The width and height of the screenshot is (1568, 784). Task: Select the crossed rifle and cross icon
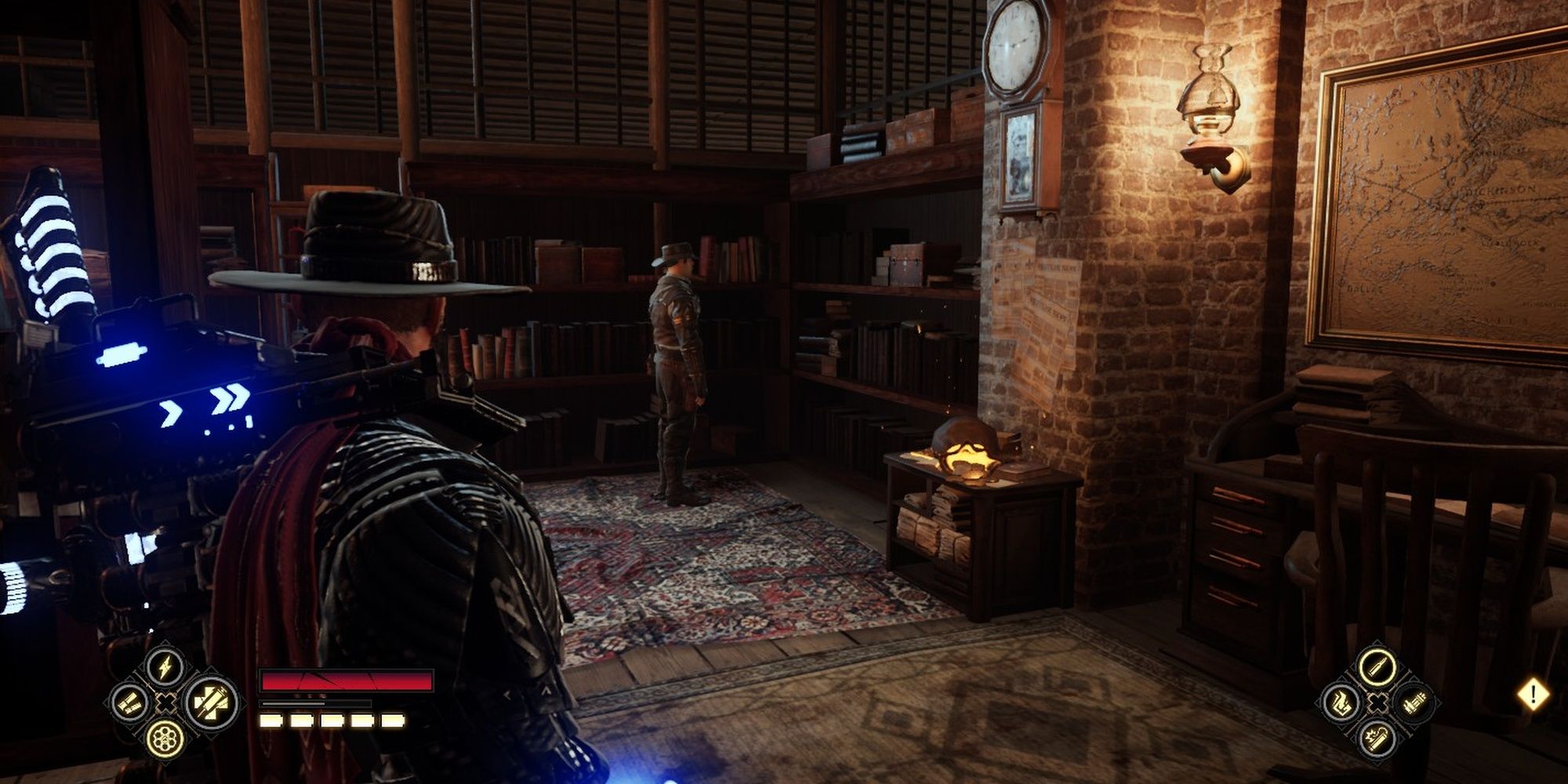point(210,703)
